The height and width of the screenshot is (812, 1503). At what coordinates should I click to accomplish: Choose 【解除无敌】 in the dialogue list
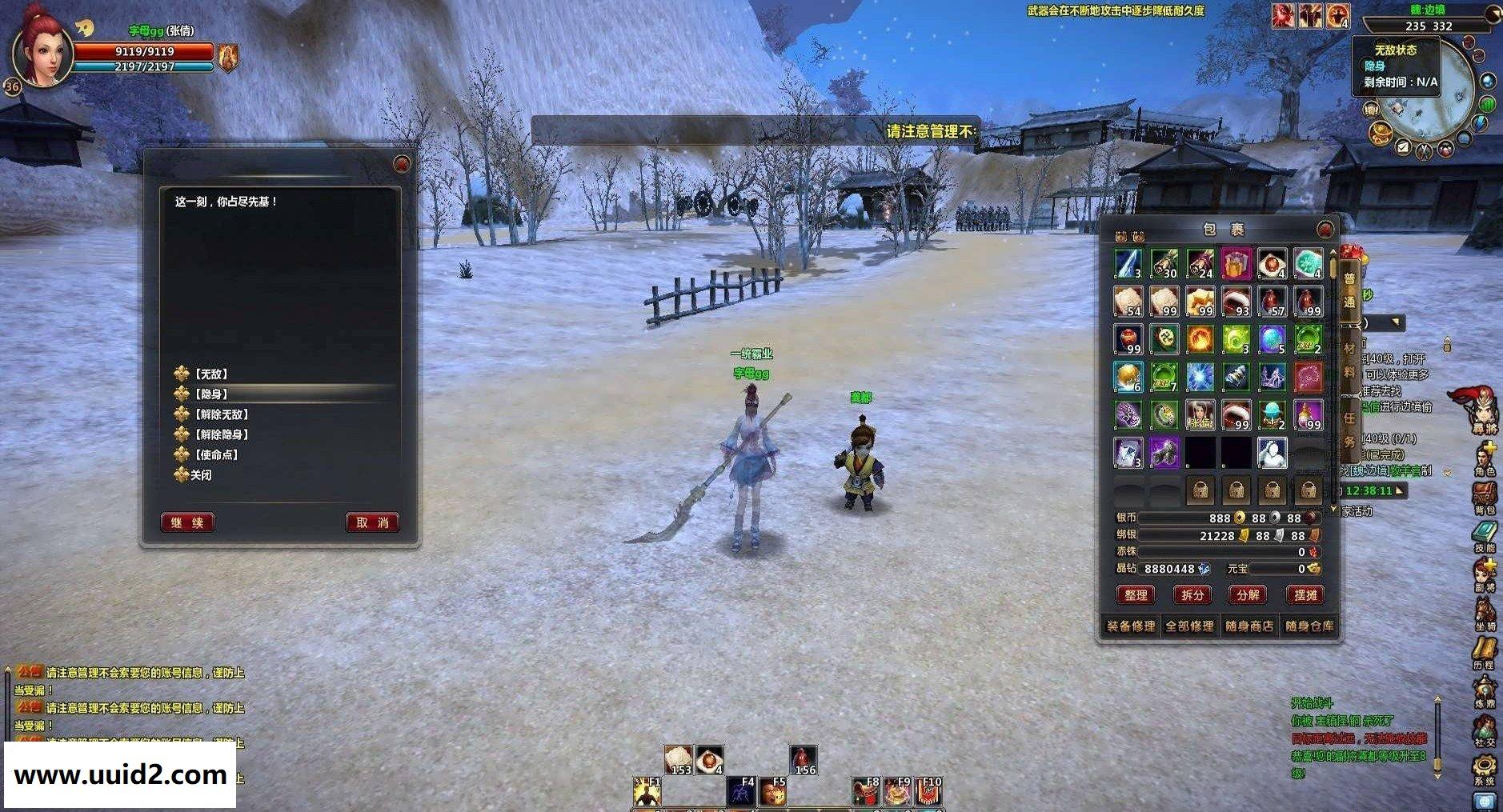point(222,414)
